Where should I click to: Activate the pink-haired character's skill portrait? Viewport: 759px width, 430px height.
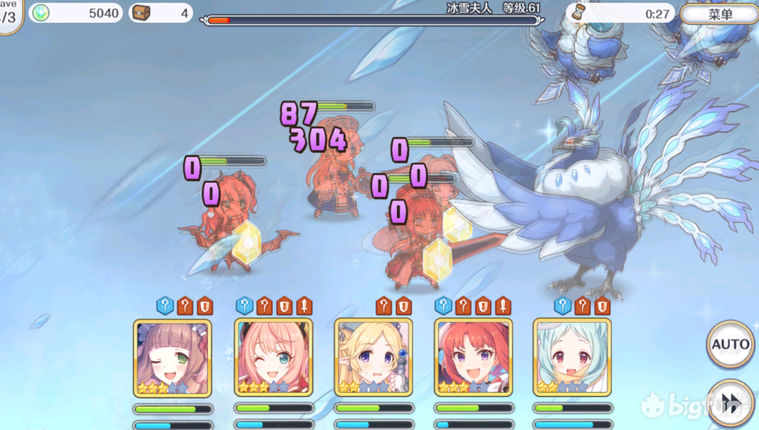pos(273,357)
